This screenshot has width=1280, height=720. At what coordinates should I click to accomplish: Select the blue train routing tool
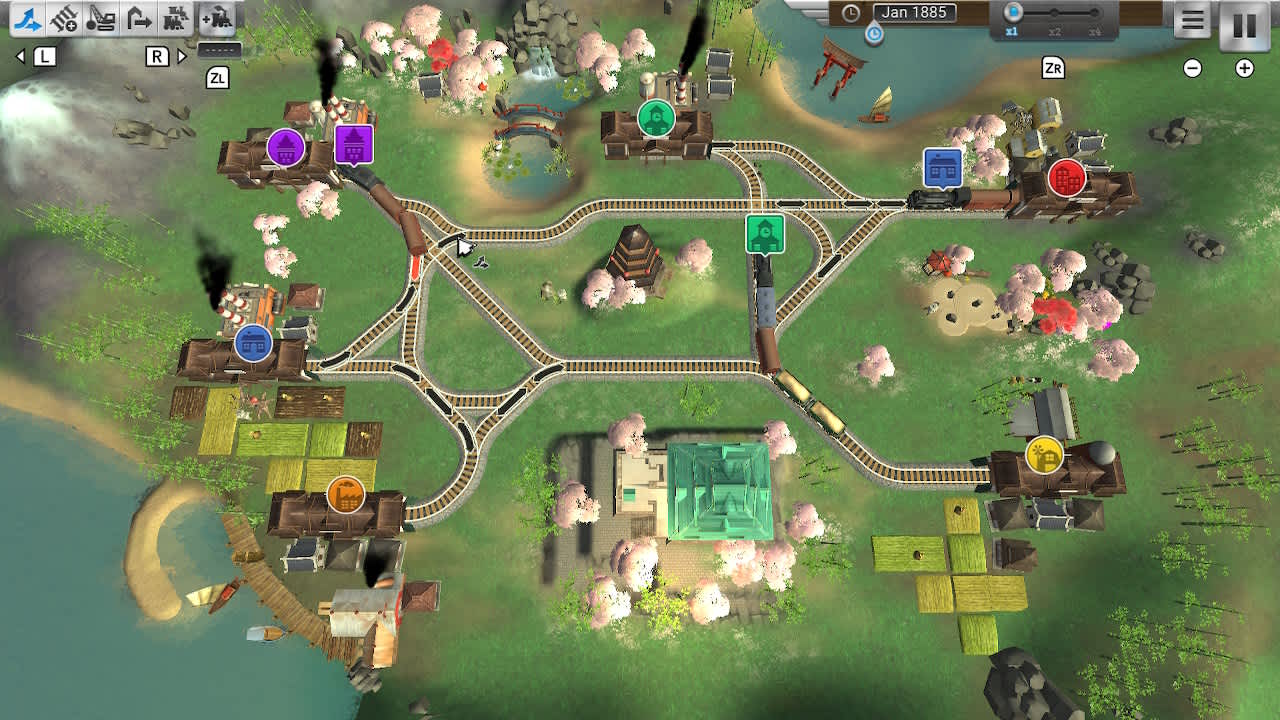[x=27, y=17]
